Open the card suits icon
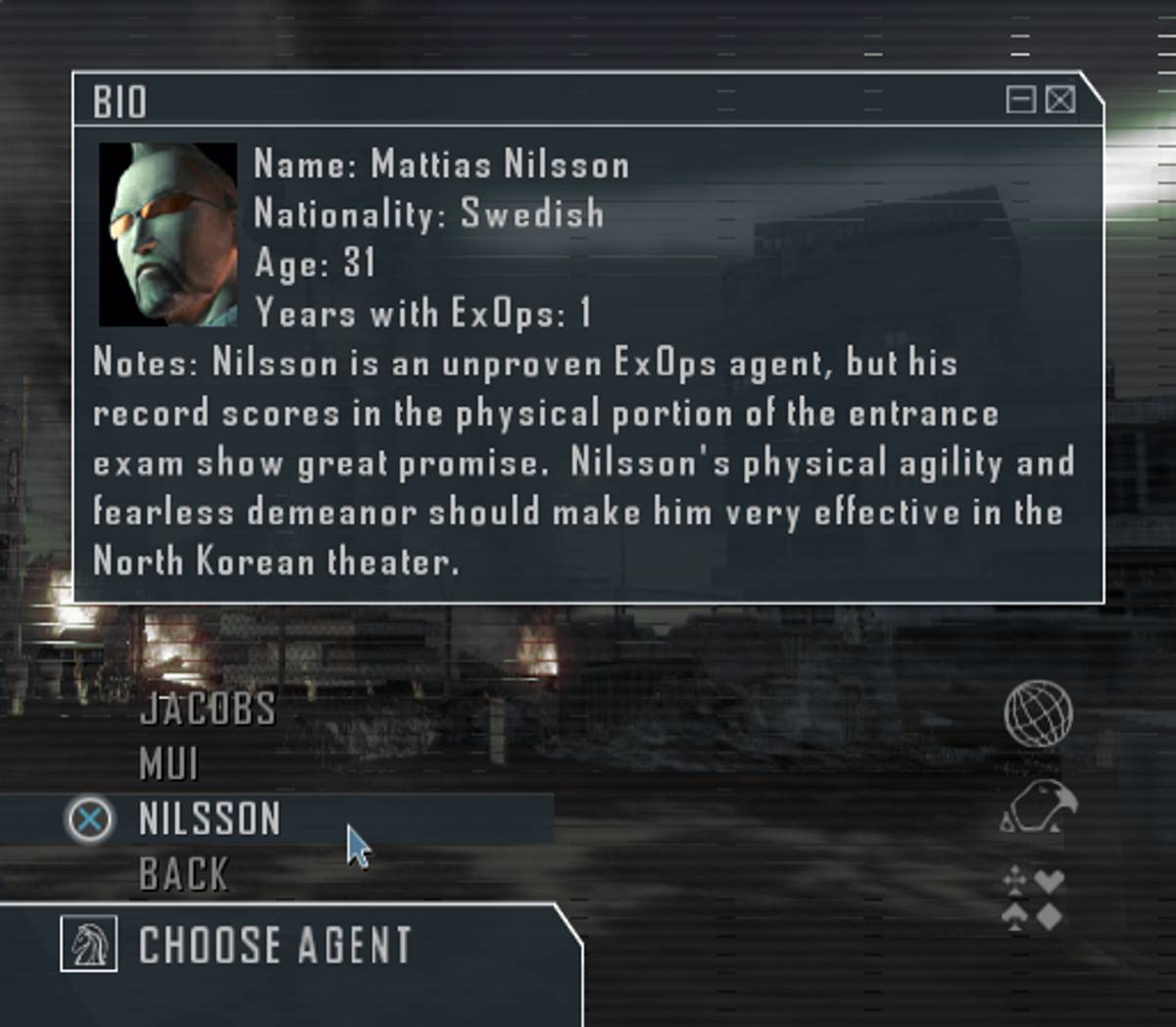 coord(1034,899)
